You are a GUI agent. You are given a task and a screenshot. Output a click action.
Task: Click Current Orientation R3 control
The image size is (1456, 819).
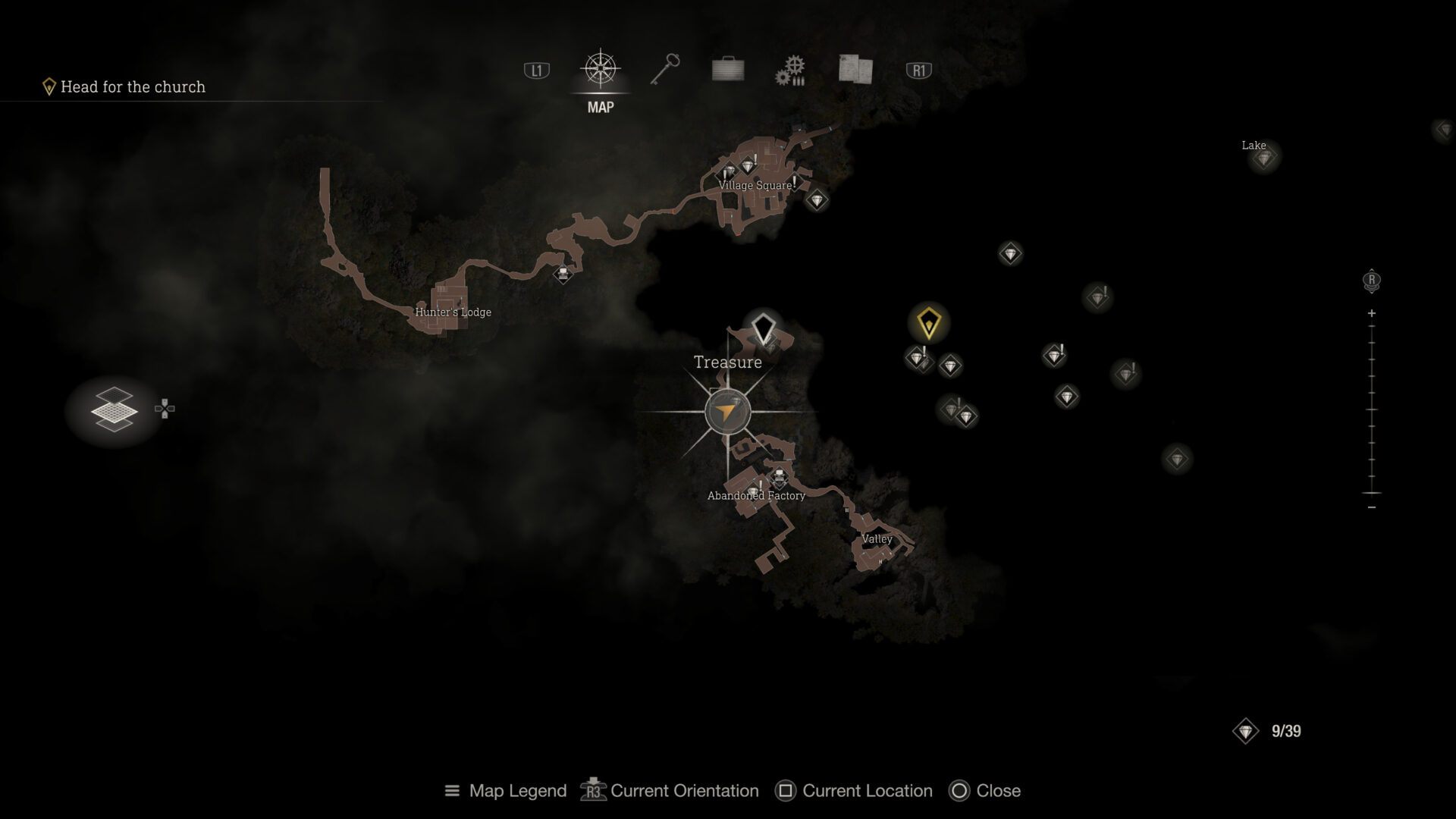tap(670, 791)
